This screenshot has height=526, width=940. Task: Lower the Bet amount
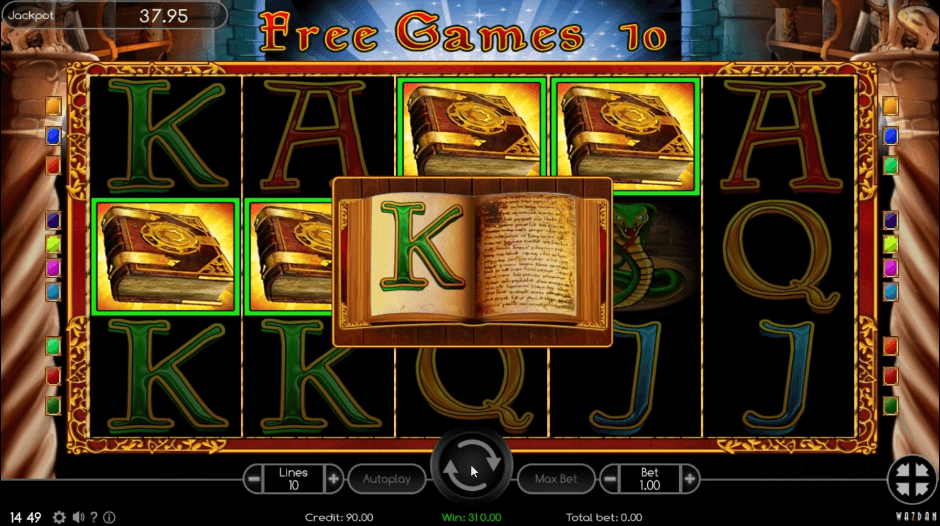coord(608,479)
